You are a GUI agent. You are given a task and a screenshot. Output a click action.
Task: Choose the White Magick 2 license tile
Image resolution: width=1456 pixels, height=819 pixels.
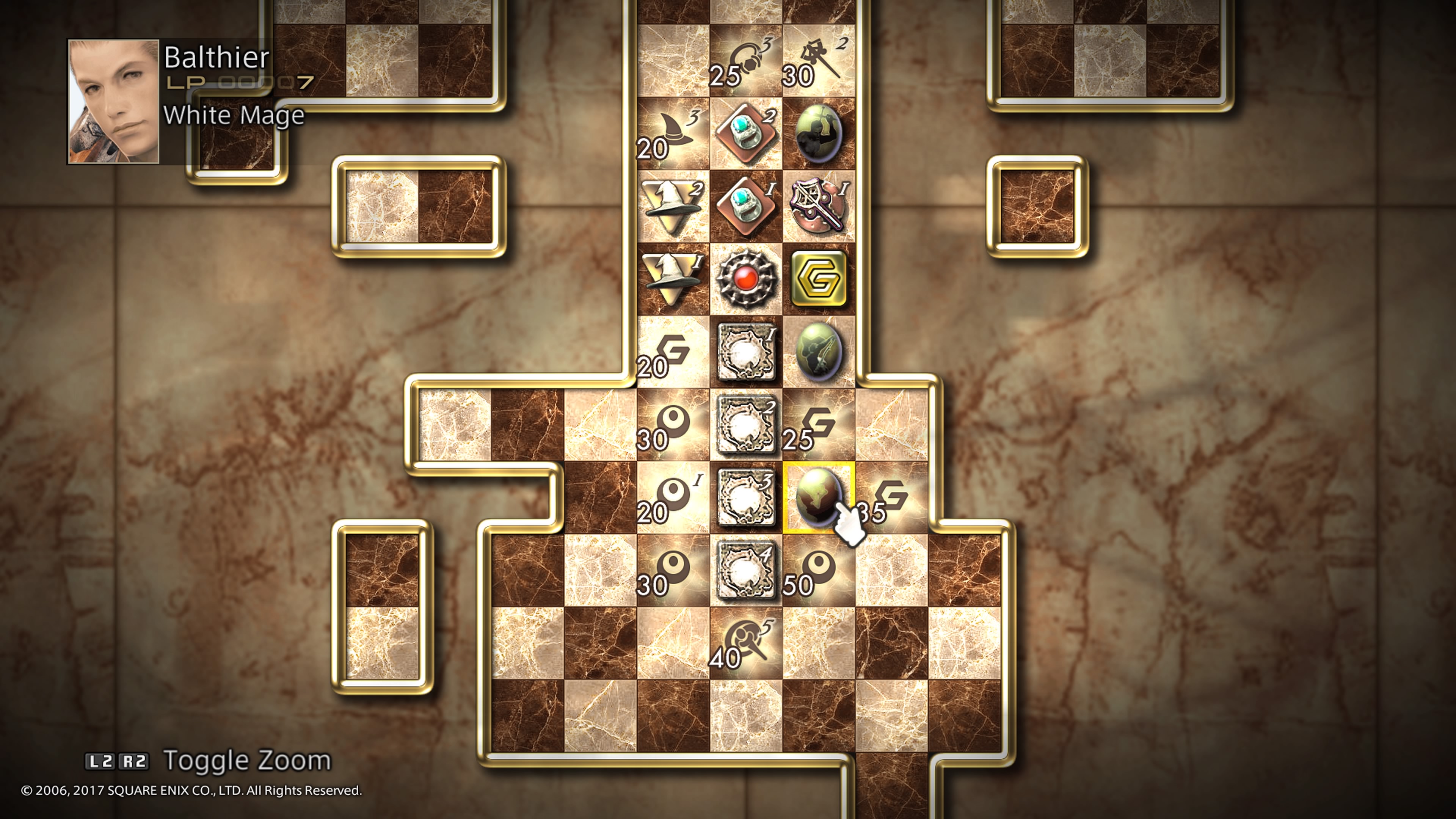click(745, 425)
